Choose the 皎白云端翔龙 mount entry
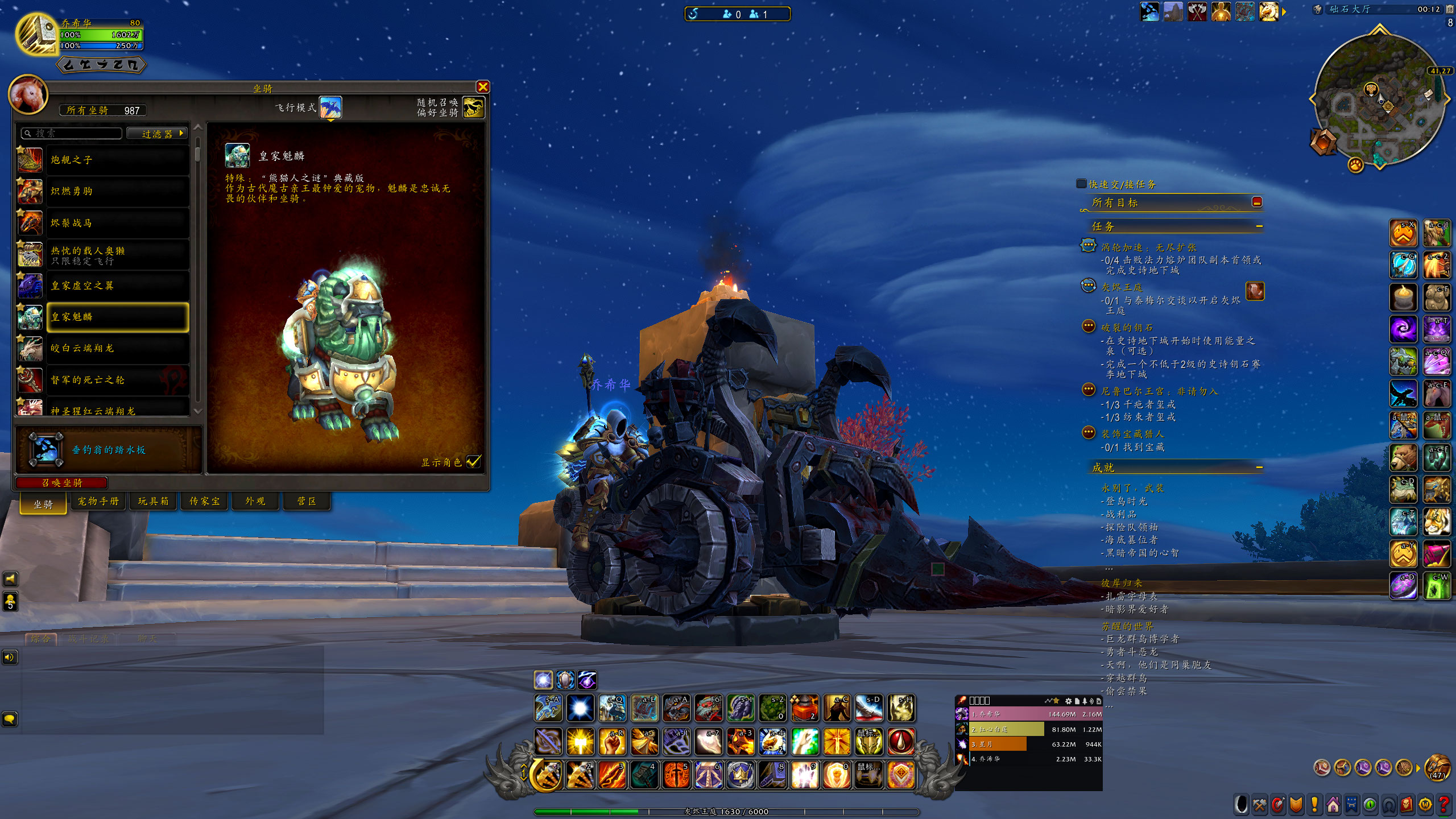 click(x=117, y=348)
